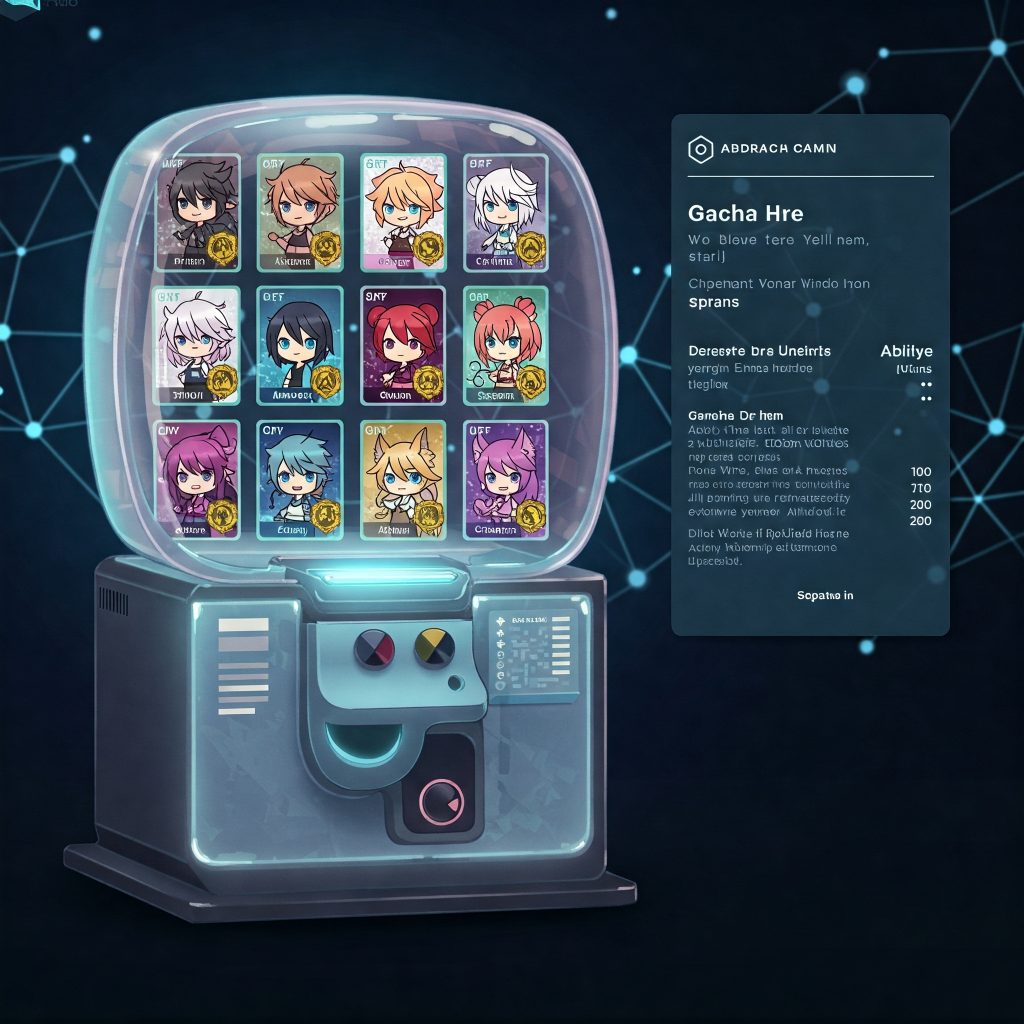The image size is (1024, 1024).
Task: Click the Sopatna in button in info panel
Action: pos(825,596)
